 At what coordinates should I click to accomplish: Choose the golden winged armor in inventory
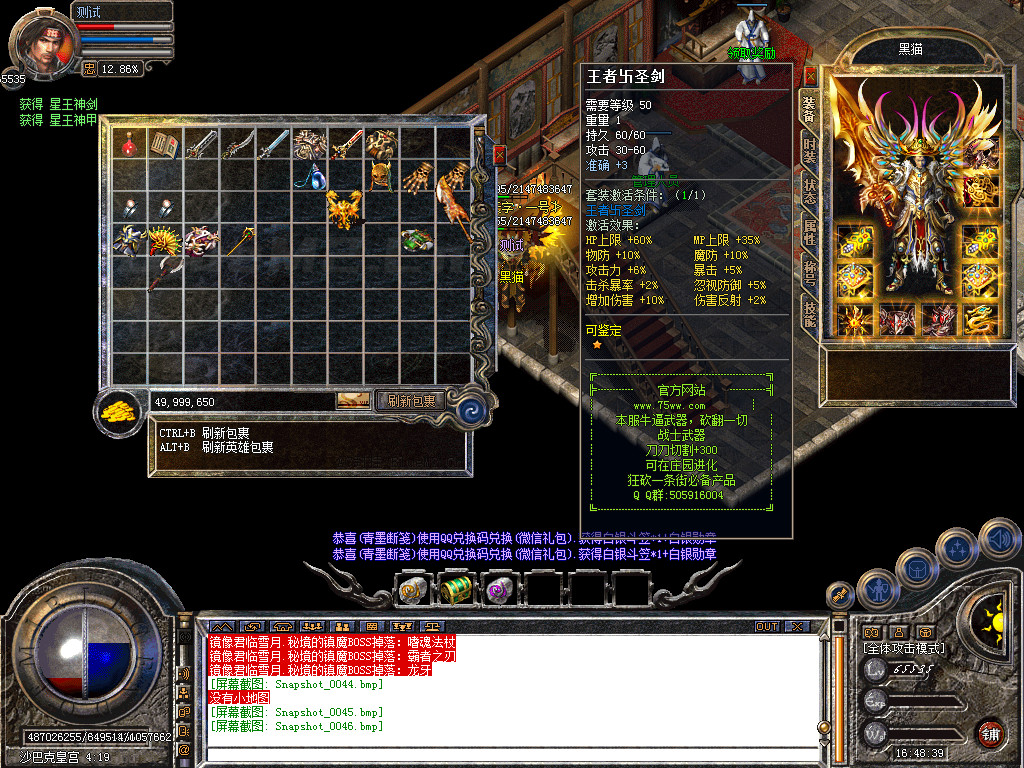pyautogui.click(x=344, y=208)
